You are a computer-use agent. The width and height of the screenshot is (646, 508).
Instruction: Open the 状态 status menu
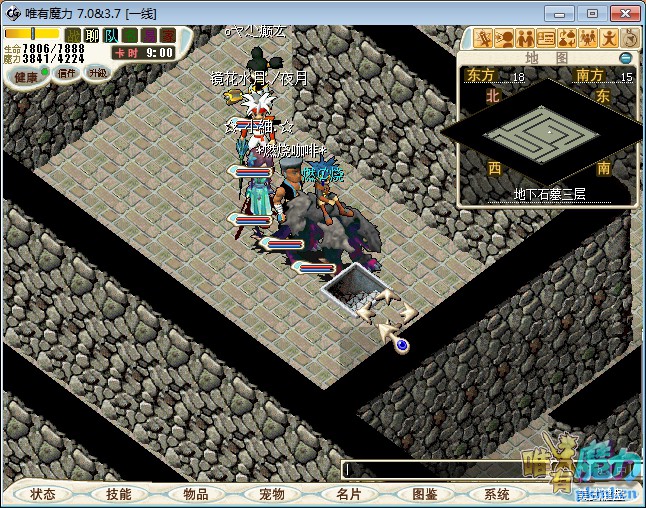coord(43,494)
